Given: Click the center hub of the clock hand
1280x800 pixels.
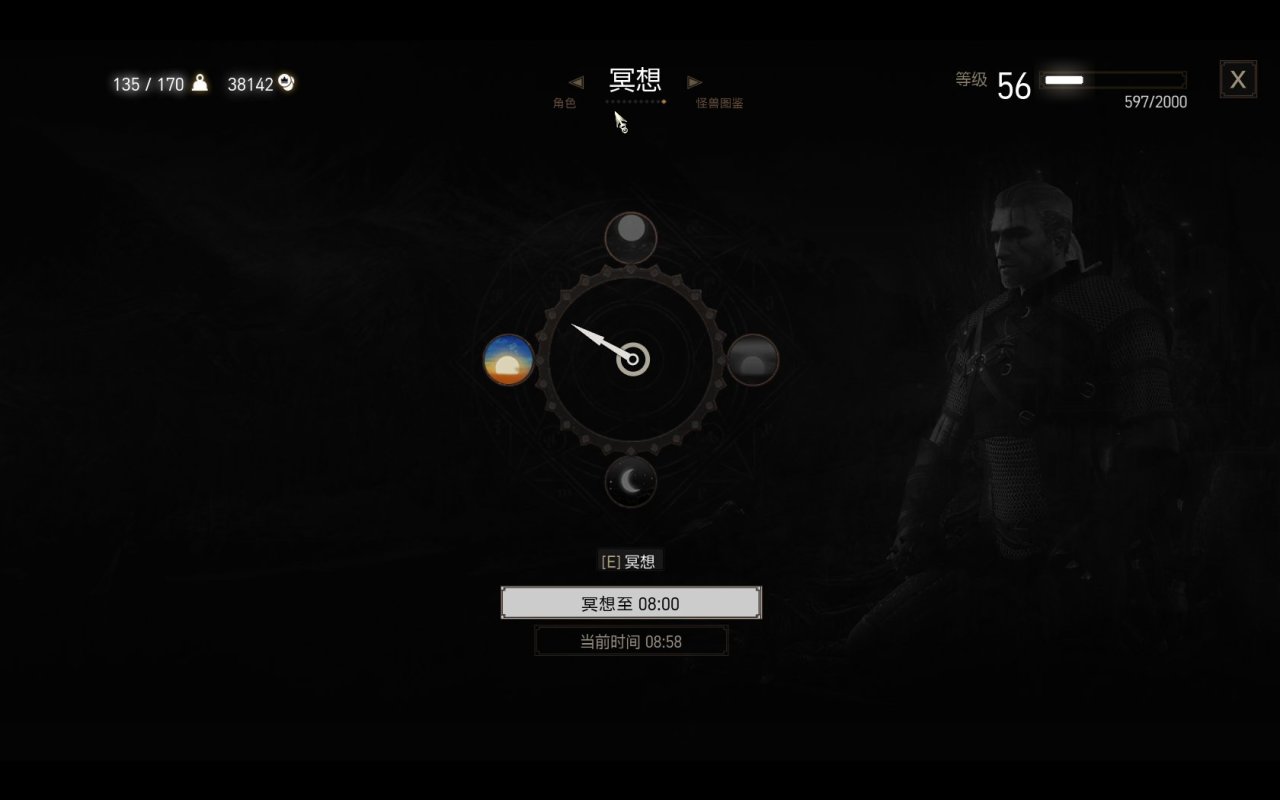Looking at the screenshot, I should click(x=632, y=358).
